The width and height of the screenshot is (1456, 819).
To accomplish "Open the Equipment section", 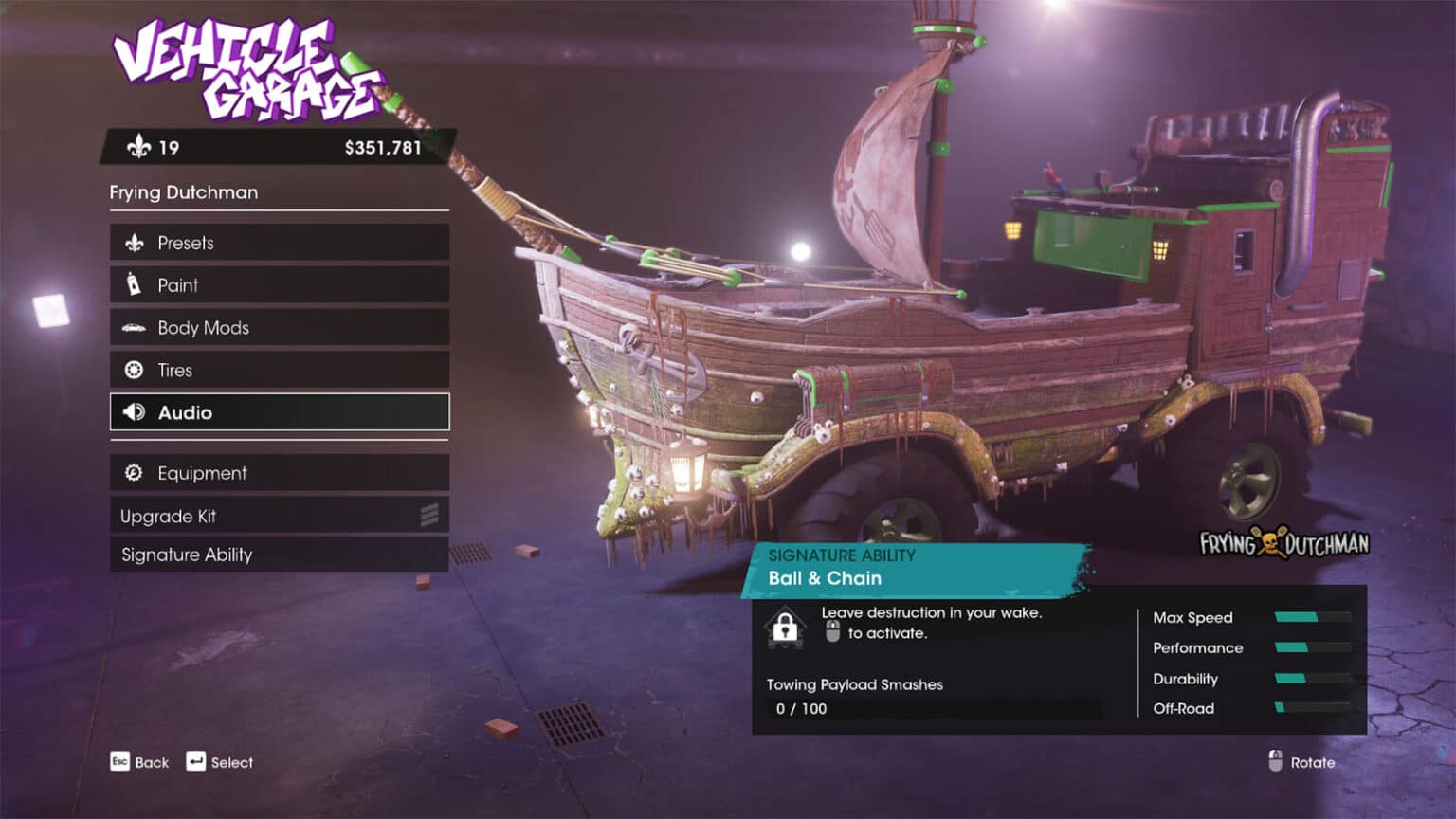I will (279, 473).
